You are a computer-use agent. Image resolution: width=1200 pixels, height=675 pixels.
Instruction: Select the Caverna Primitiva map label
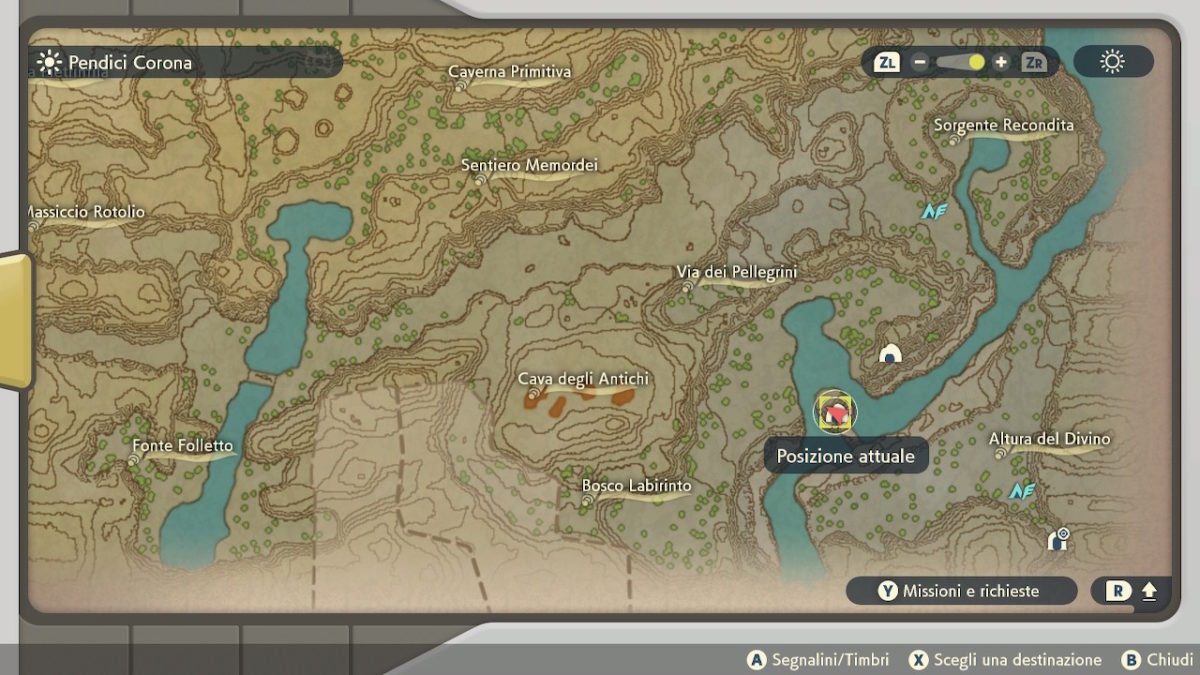coord(510,73)
